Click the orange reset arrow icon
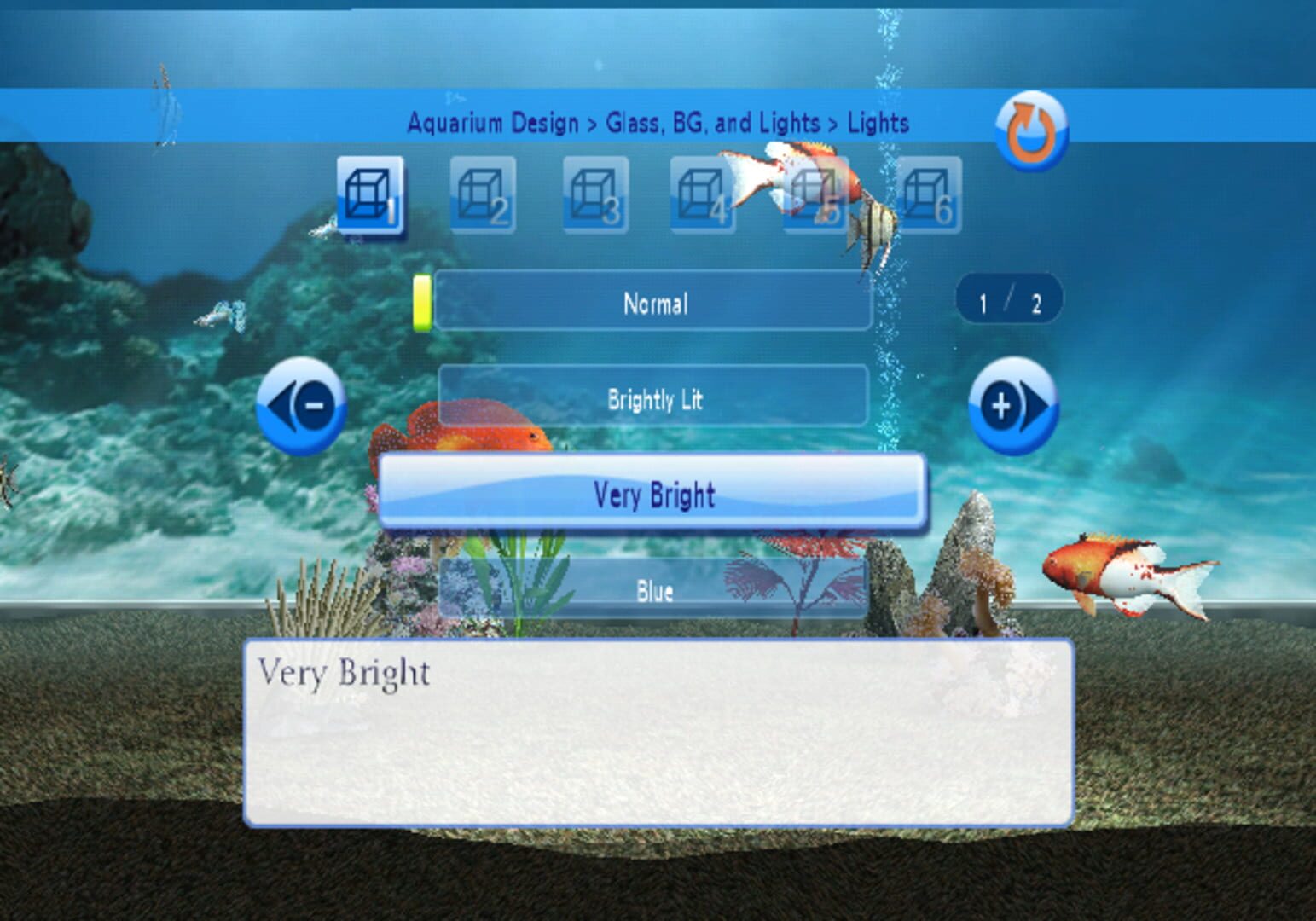 1030,128
